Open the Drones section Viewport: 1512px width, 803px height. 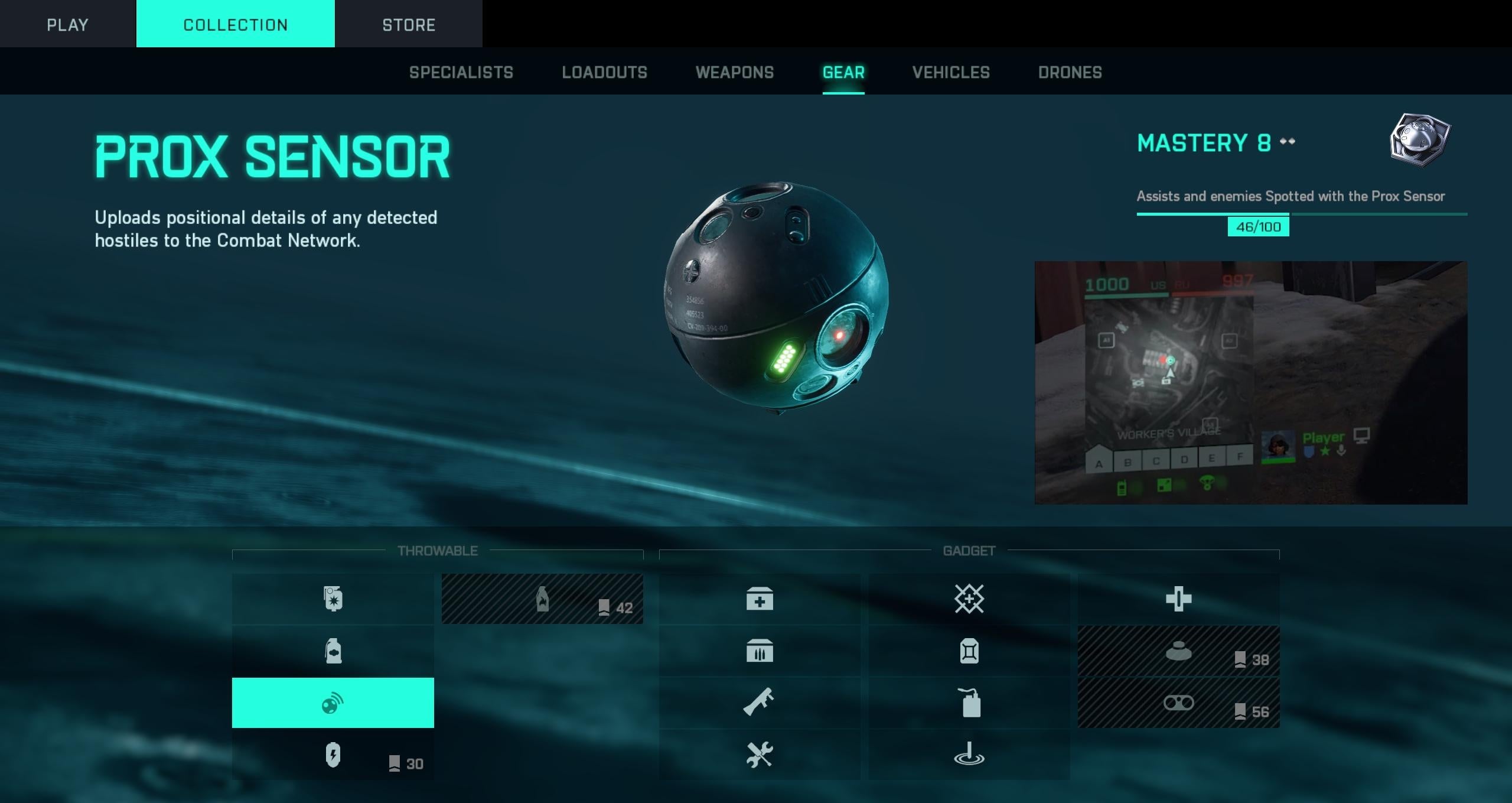click(1070, 72)
